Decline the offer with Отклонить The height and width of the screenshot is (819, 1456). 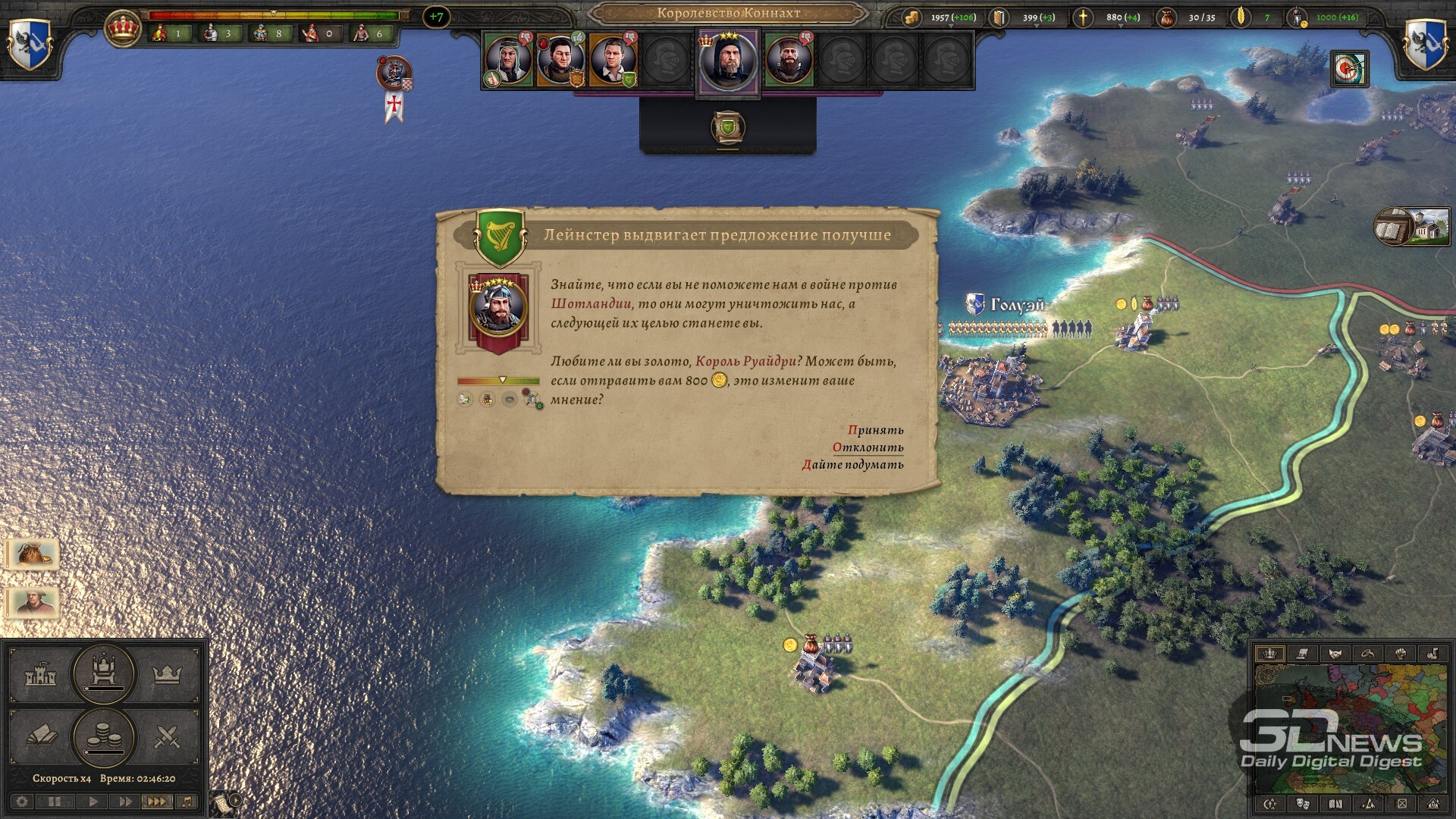click(x=868, y=447)
